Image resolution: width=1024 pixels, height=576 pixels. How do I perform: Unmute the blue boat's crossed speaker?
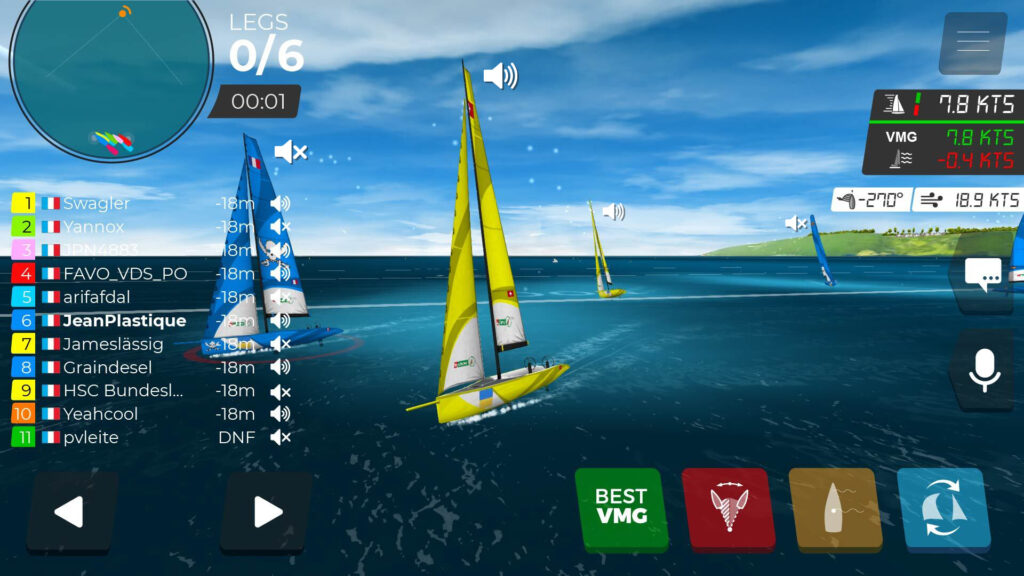pos(290,152)
